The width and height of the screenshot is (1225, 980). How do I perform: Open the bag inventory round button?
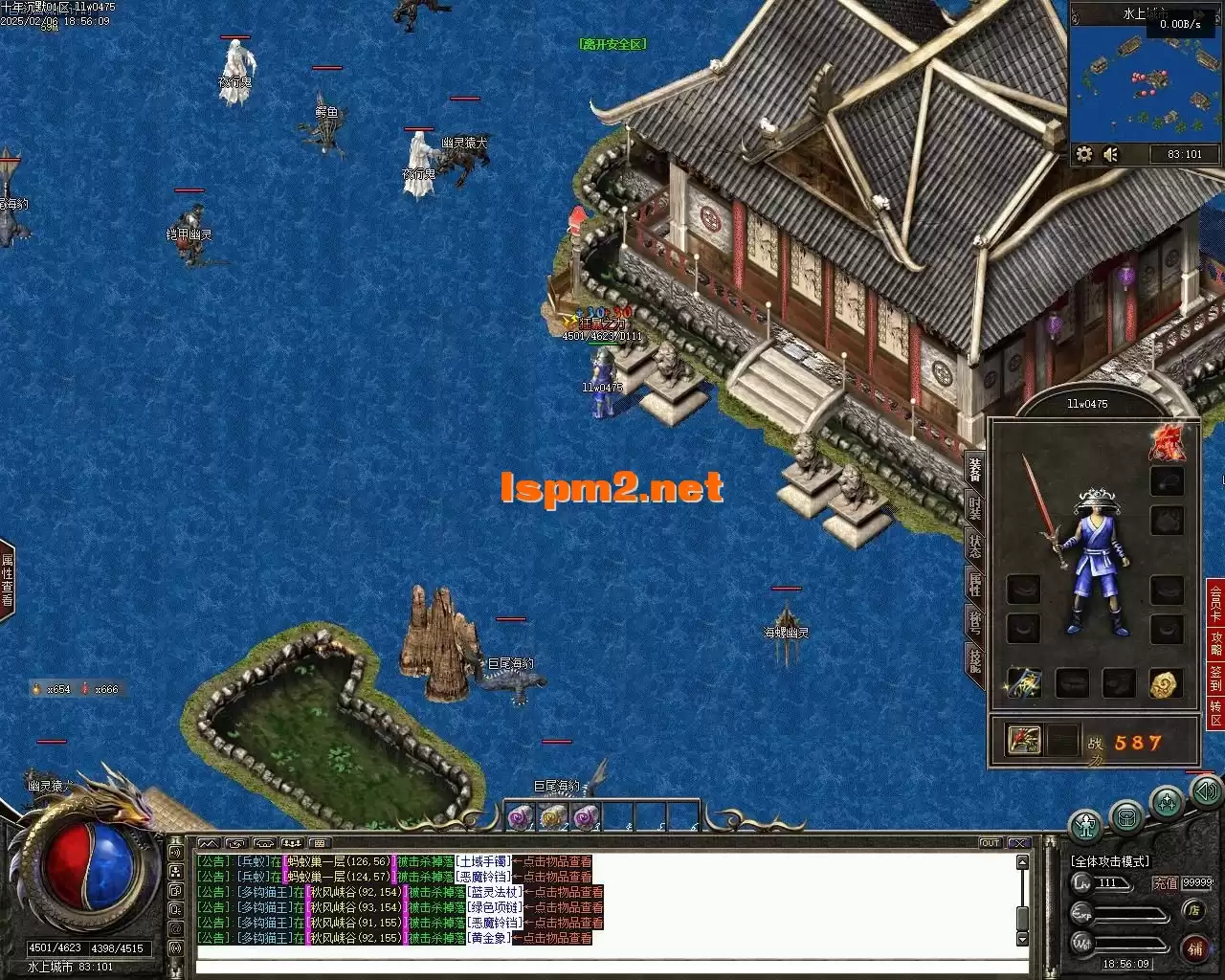tap(1126, 816)
